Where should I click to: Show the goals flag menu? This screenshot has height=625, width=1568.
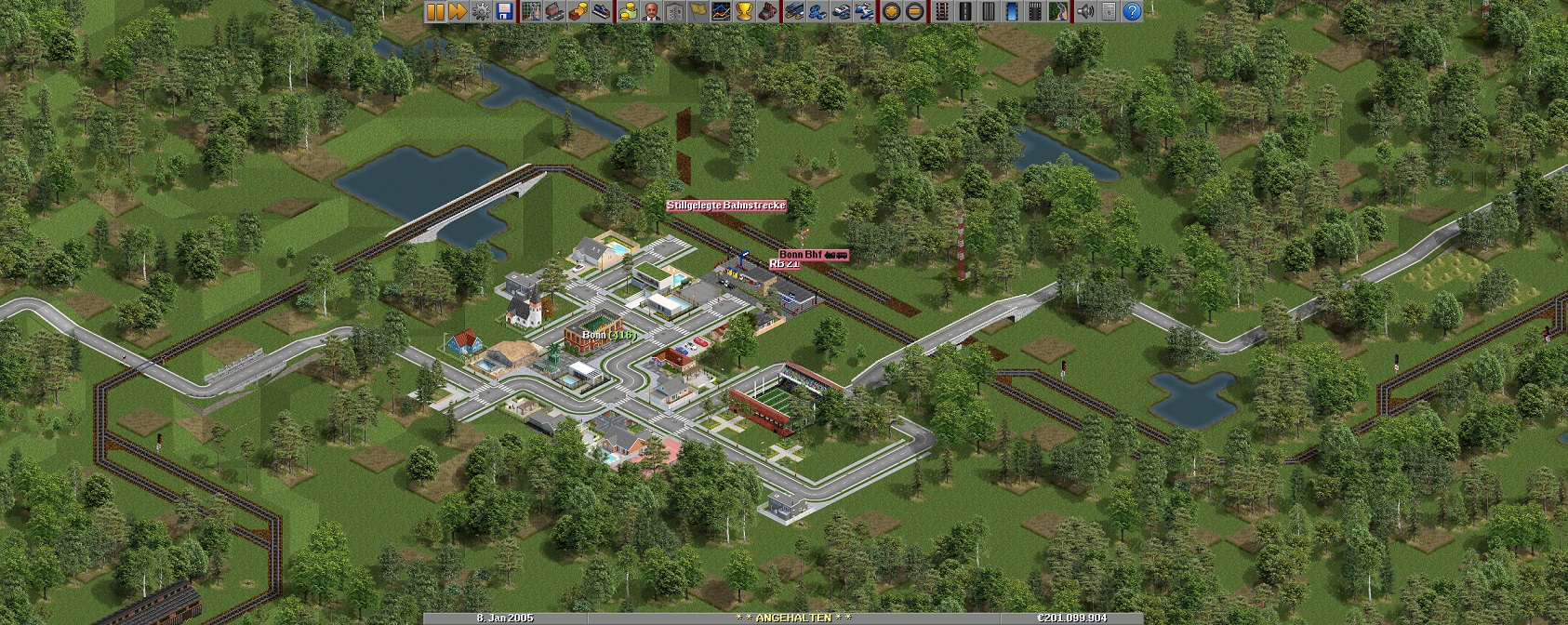[x=698, y=11]
